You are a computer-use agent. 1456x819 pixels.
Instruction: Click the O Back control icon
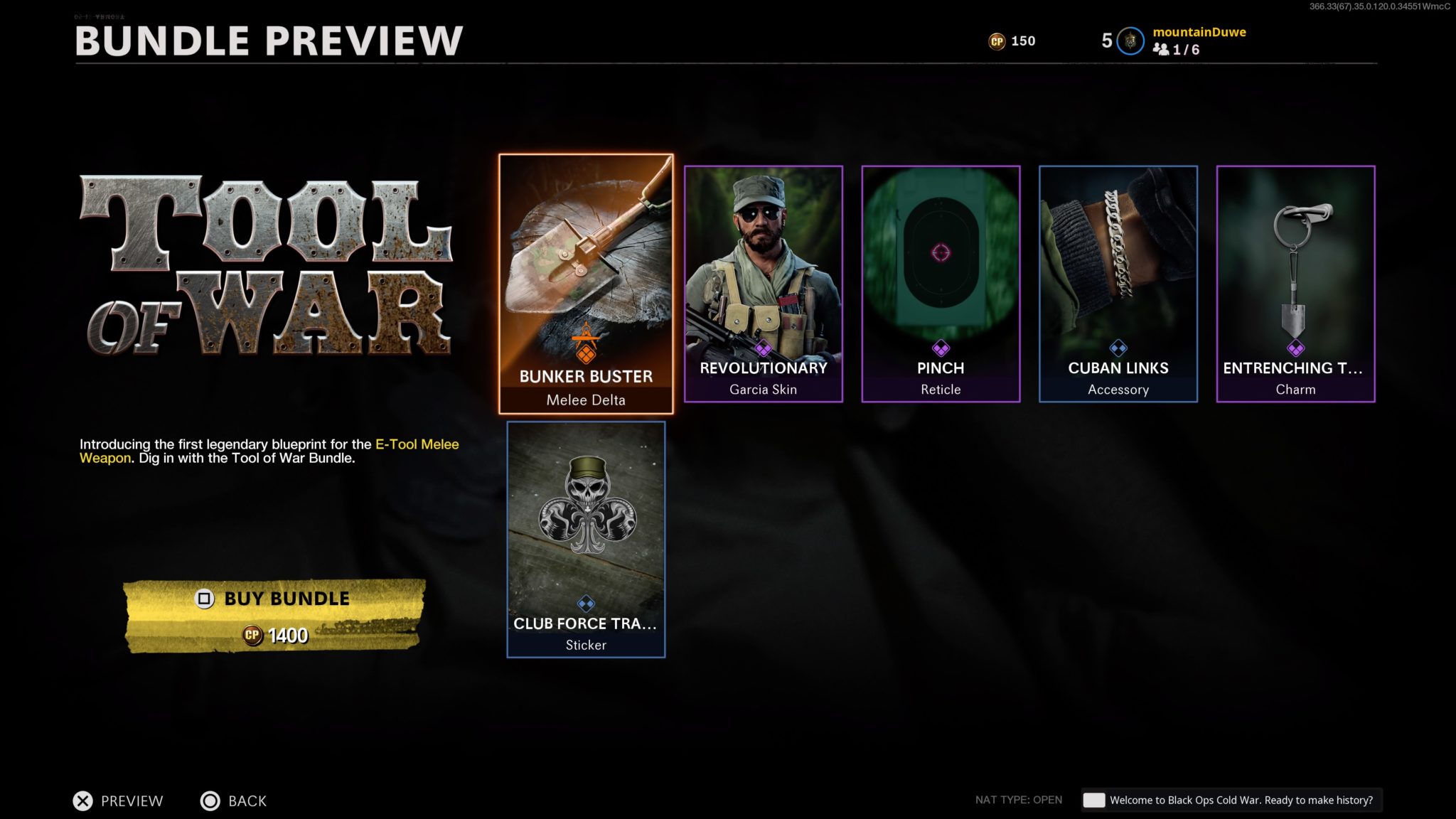[x=210, y=801]
